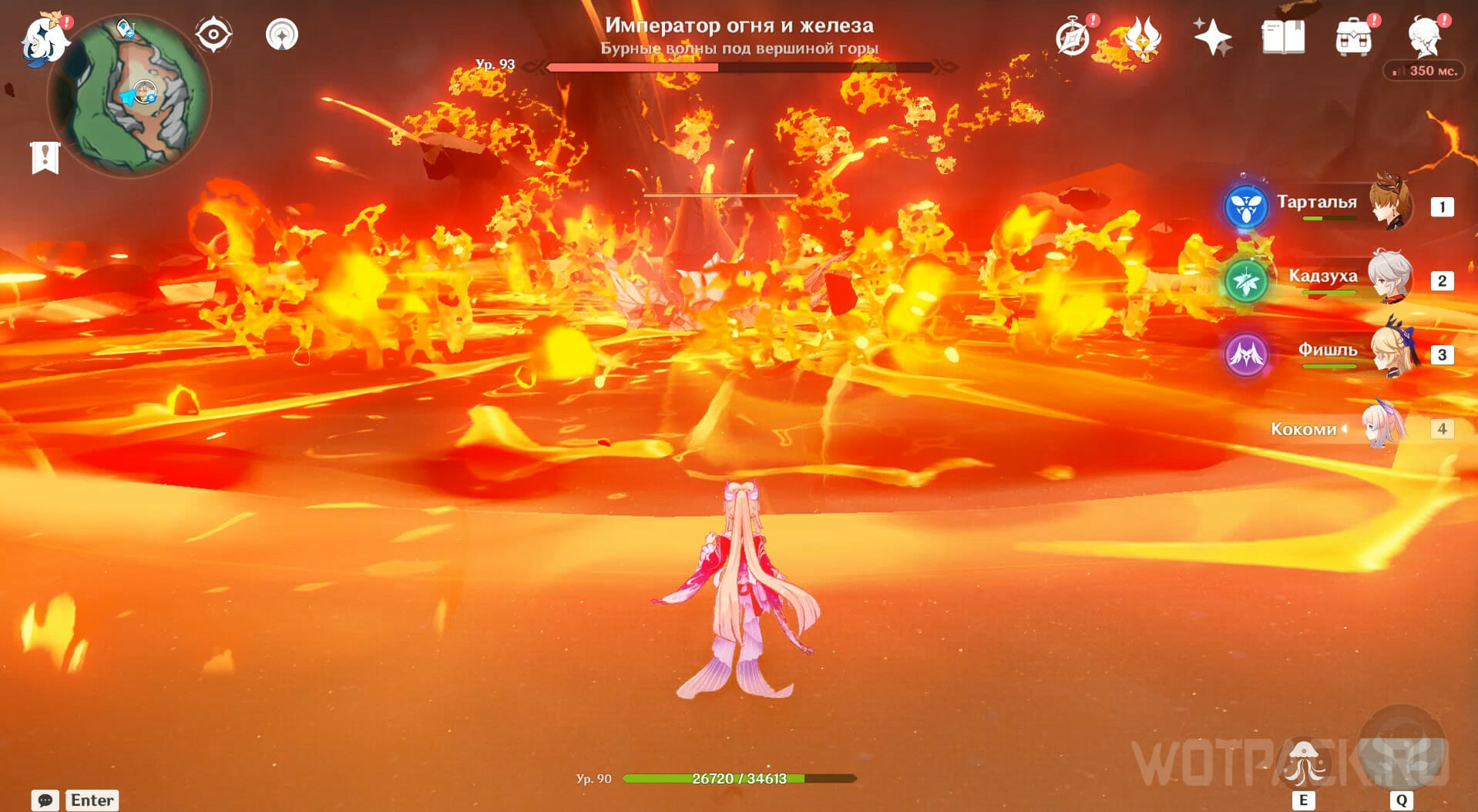1478x812 pixels.
Task: Use Kokomi's jellyfish elemental skill
Action: [1303, 764]
